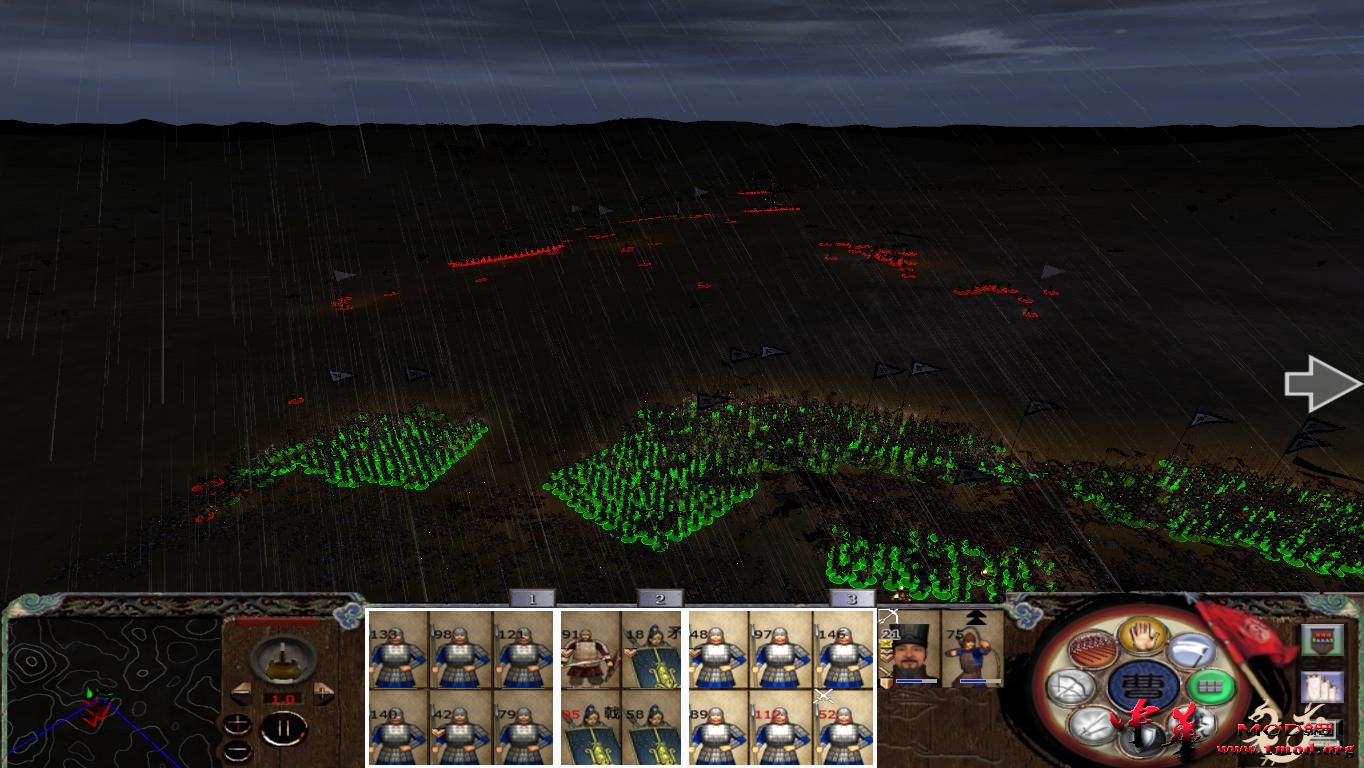Open the army banner panel icon top-right
Screen dimensions: 1364x768
pyautogui.click(x=1321, y=640)
